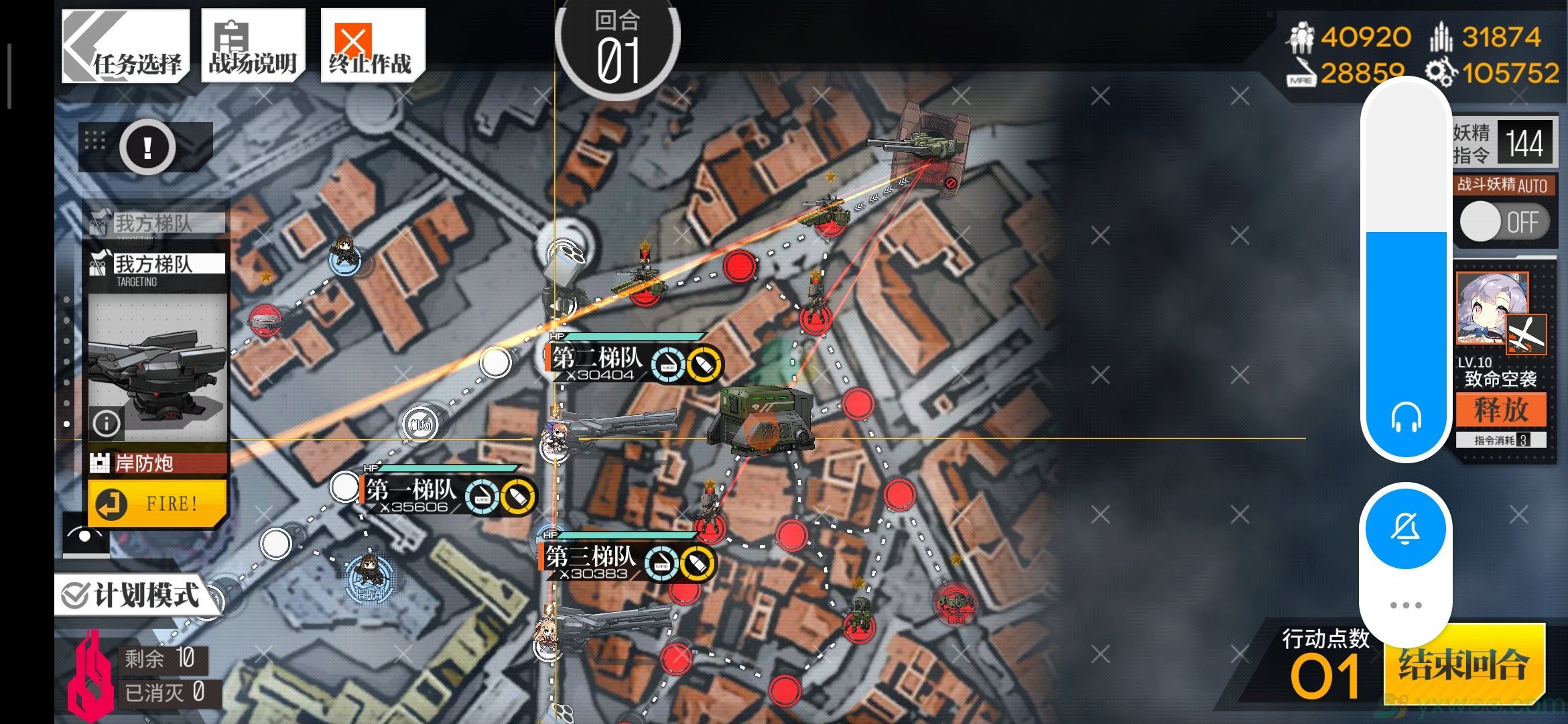Toggle the eye visibility icon
The width and height of the screenshot is (1568, 724).
pos(86,535)
